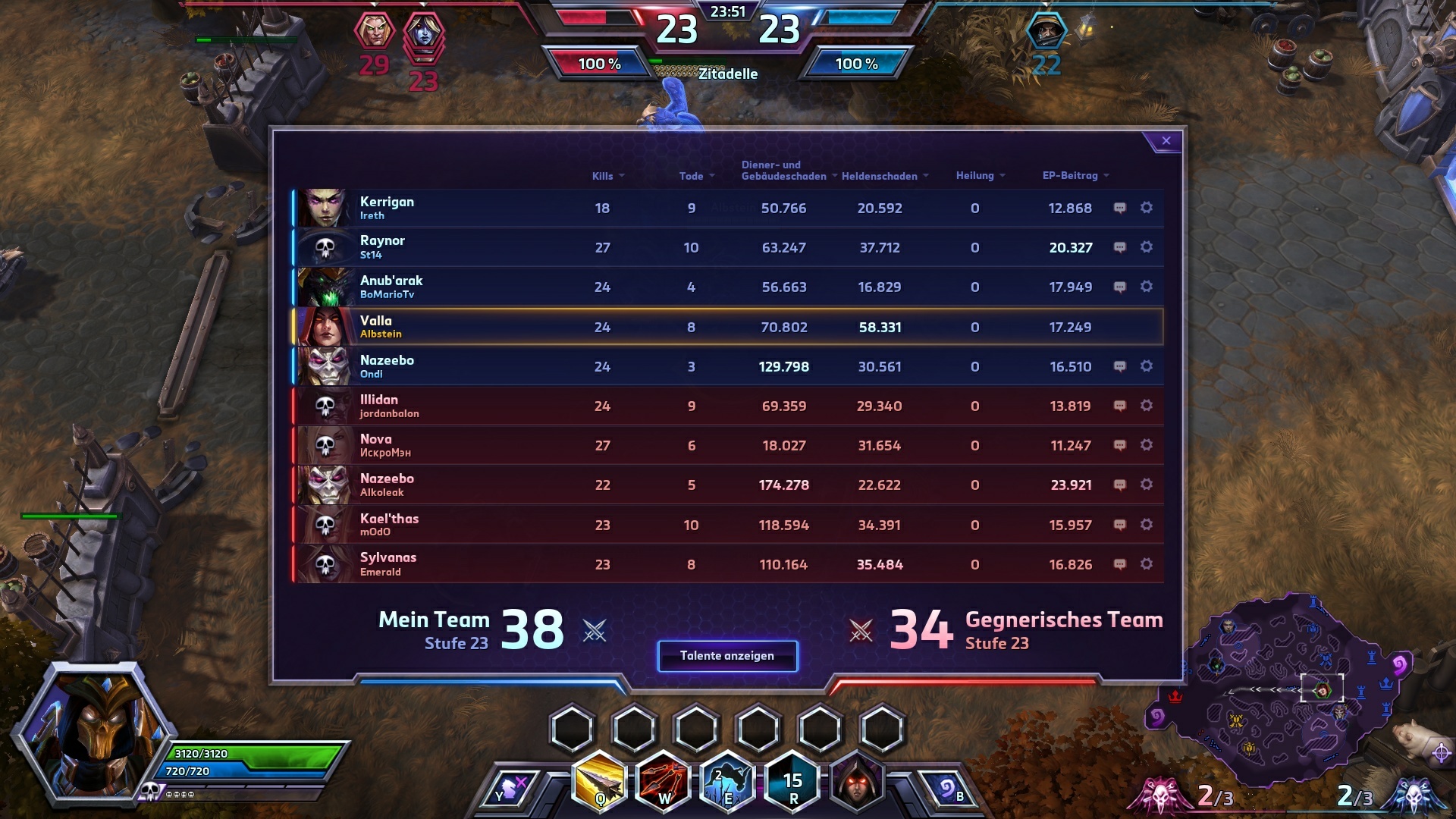Use the W ability icon
This screenshot has height=819, width=1456.
point(664,781)
